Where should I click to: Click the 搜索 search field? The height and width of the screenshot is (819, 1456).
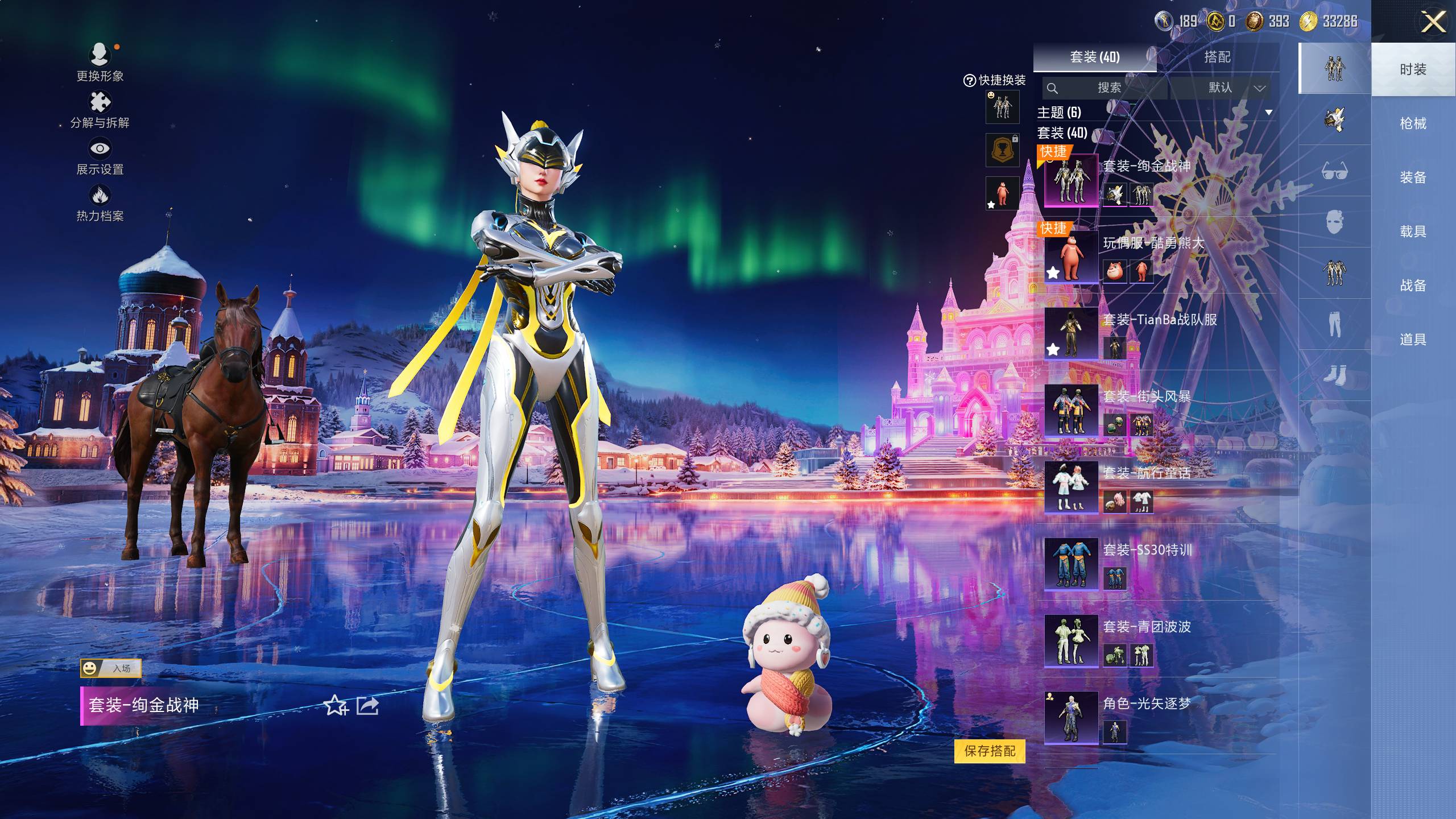(x=1108, y=88)
